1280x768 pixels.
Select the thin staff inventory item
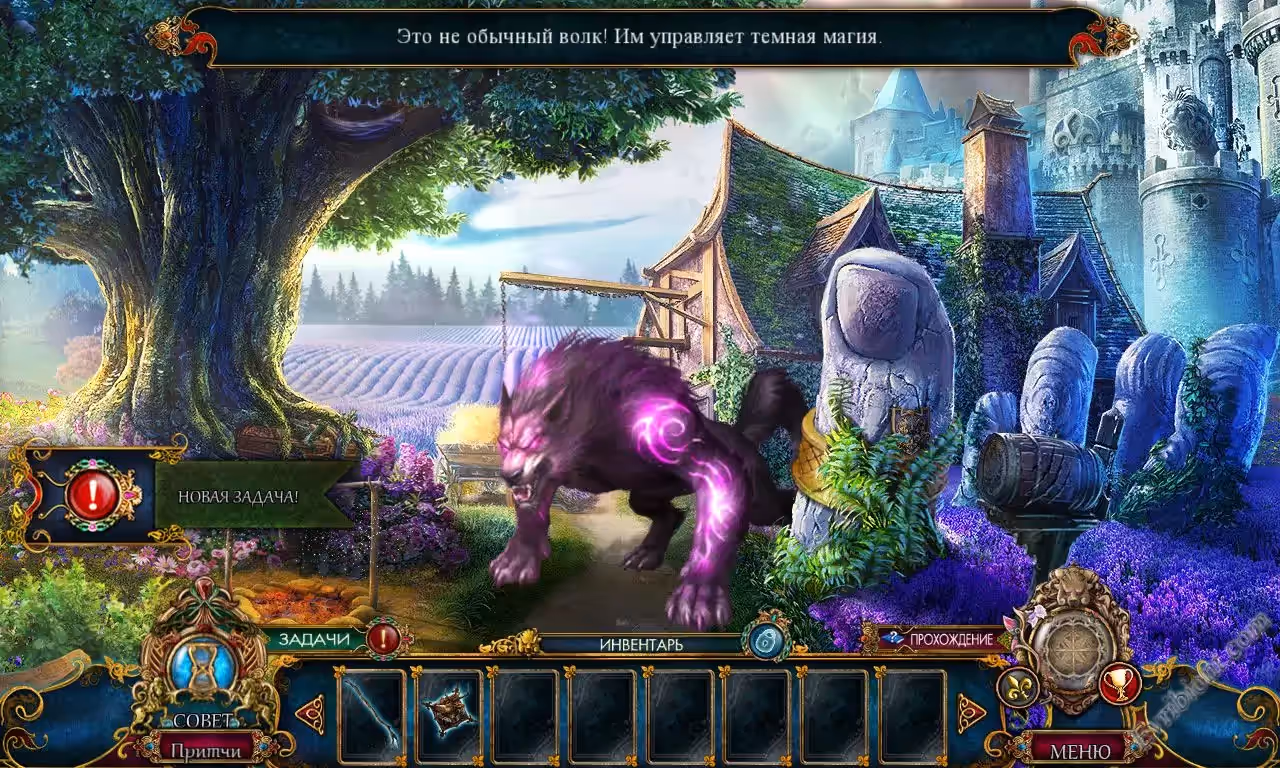372,715
